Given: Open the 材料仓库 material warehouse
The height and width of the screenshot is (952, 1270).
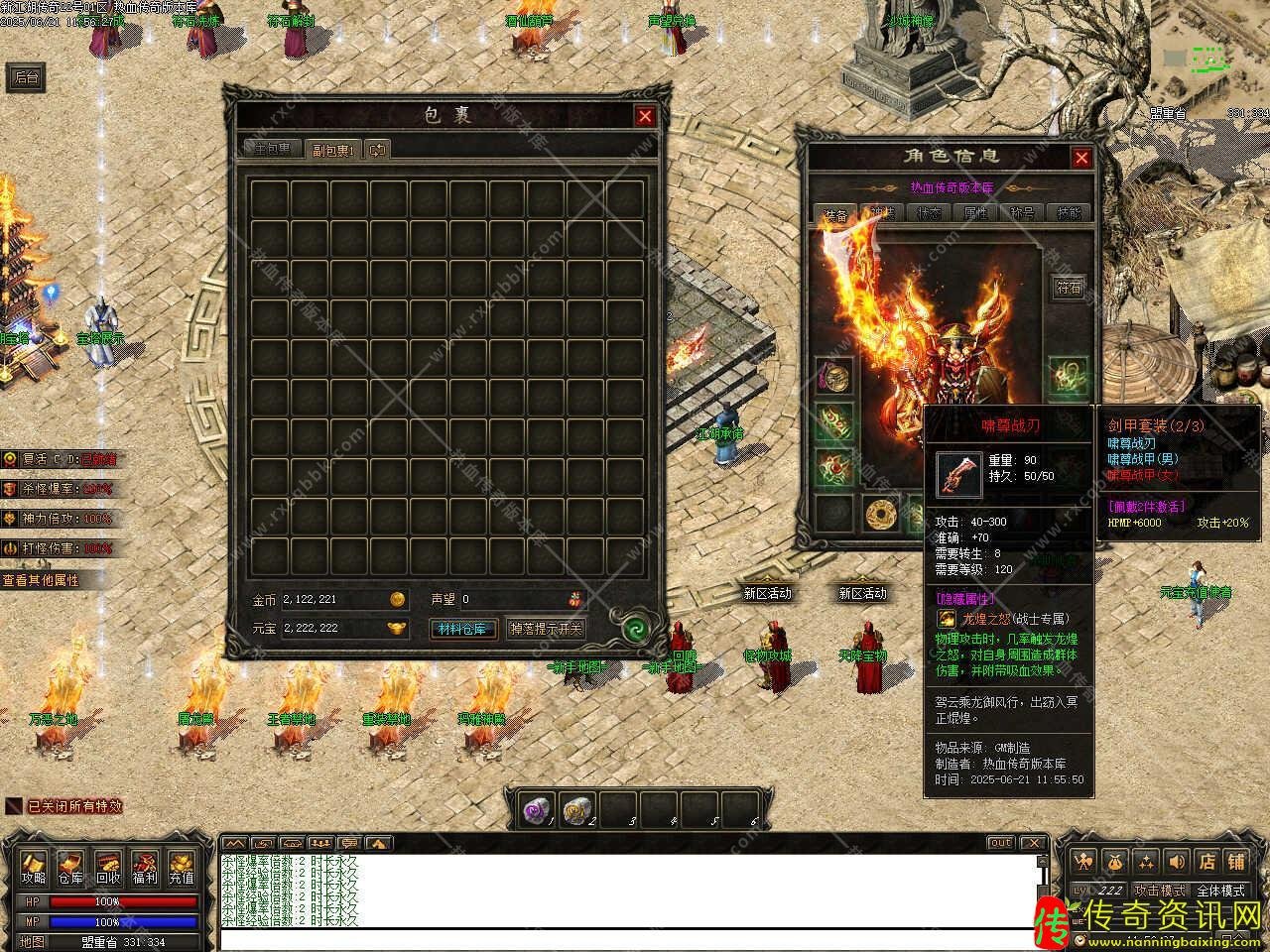Looking at the screenshot, I should coord(464,629).
